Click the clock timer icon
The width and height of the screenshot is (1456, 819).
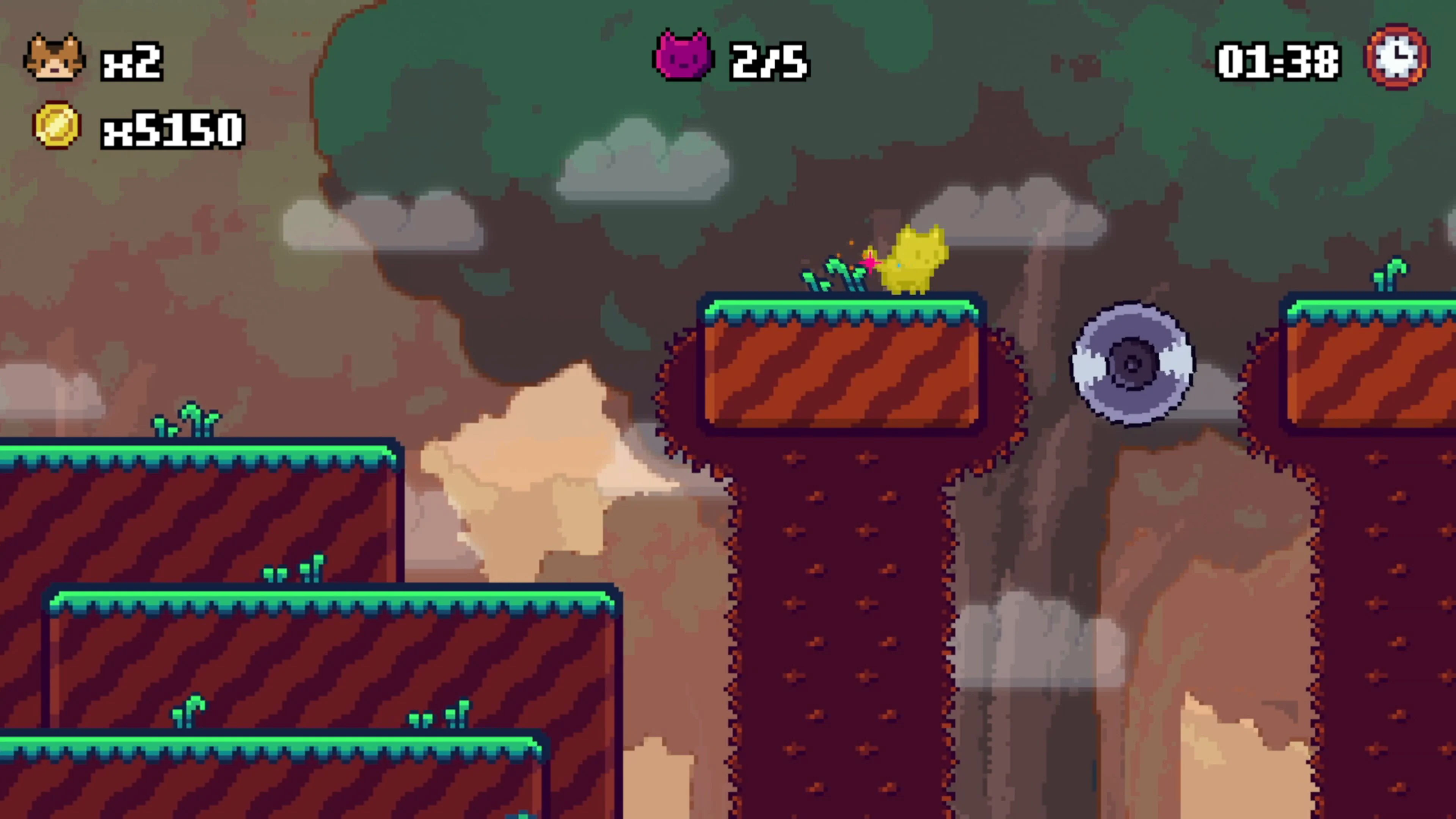[1396, 56]
